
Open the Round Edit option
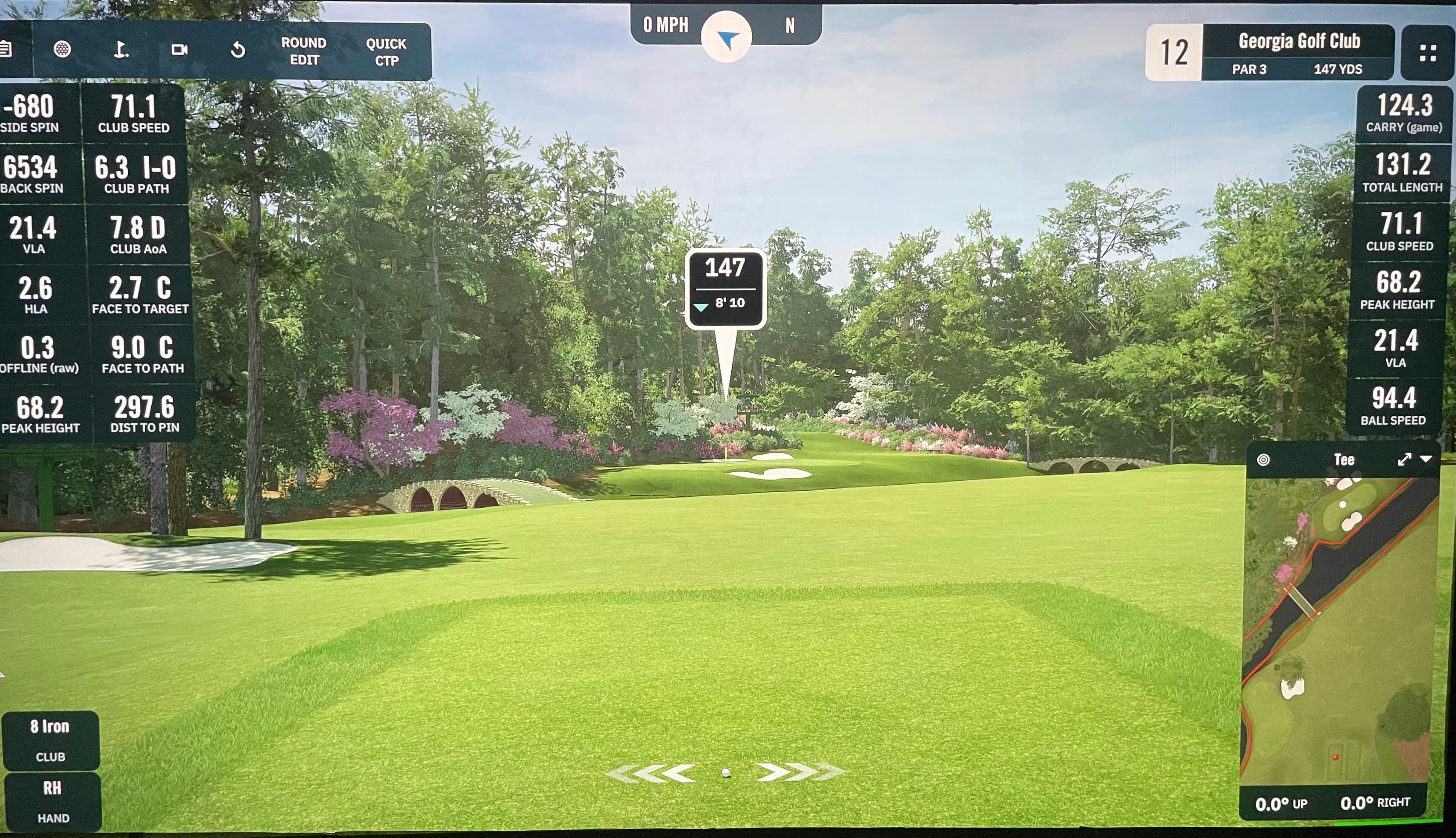304,51
